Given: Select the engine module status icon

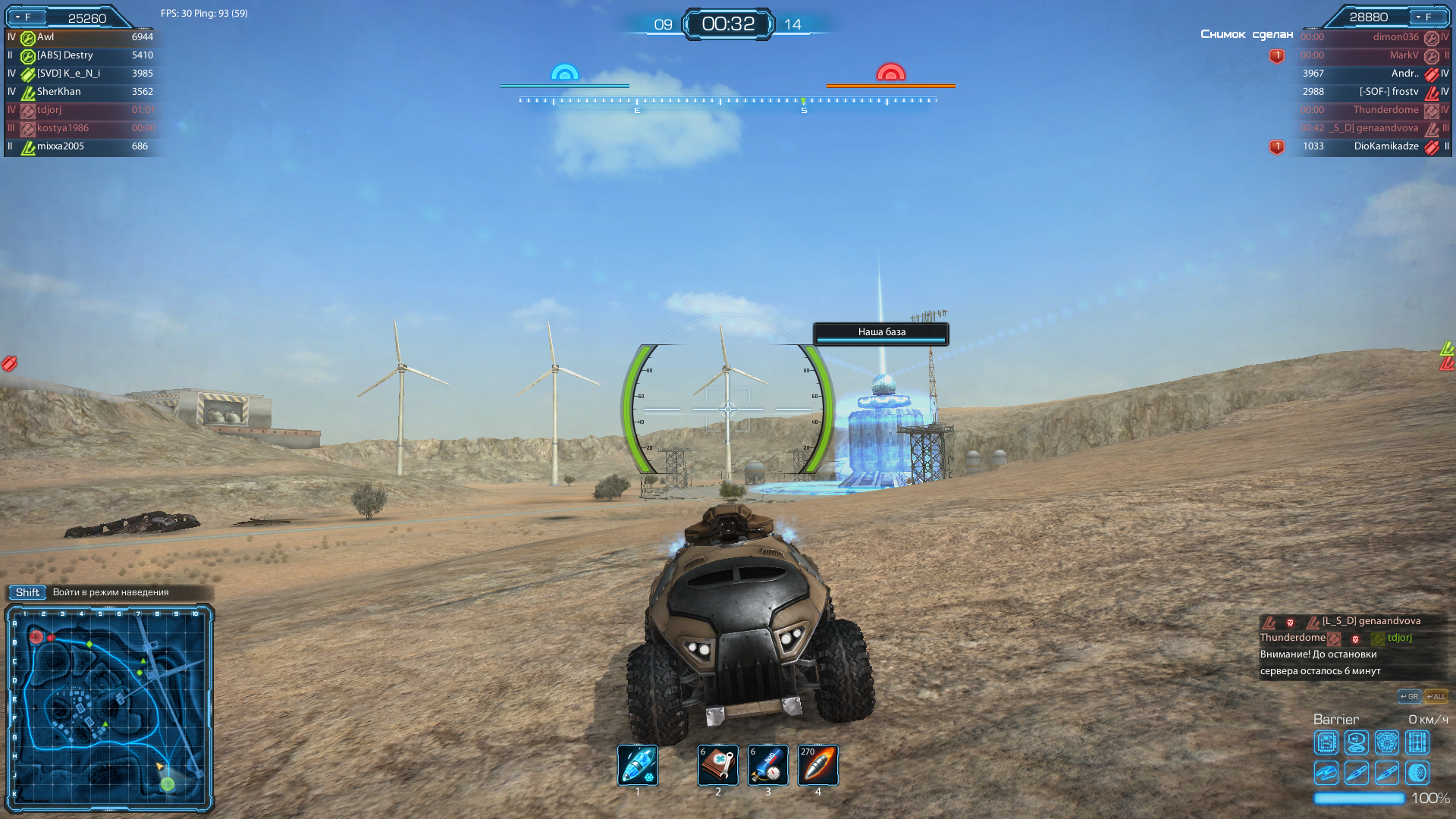Looking at the screenshot, I should point(1387,742).
